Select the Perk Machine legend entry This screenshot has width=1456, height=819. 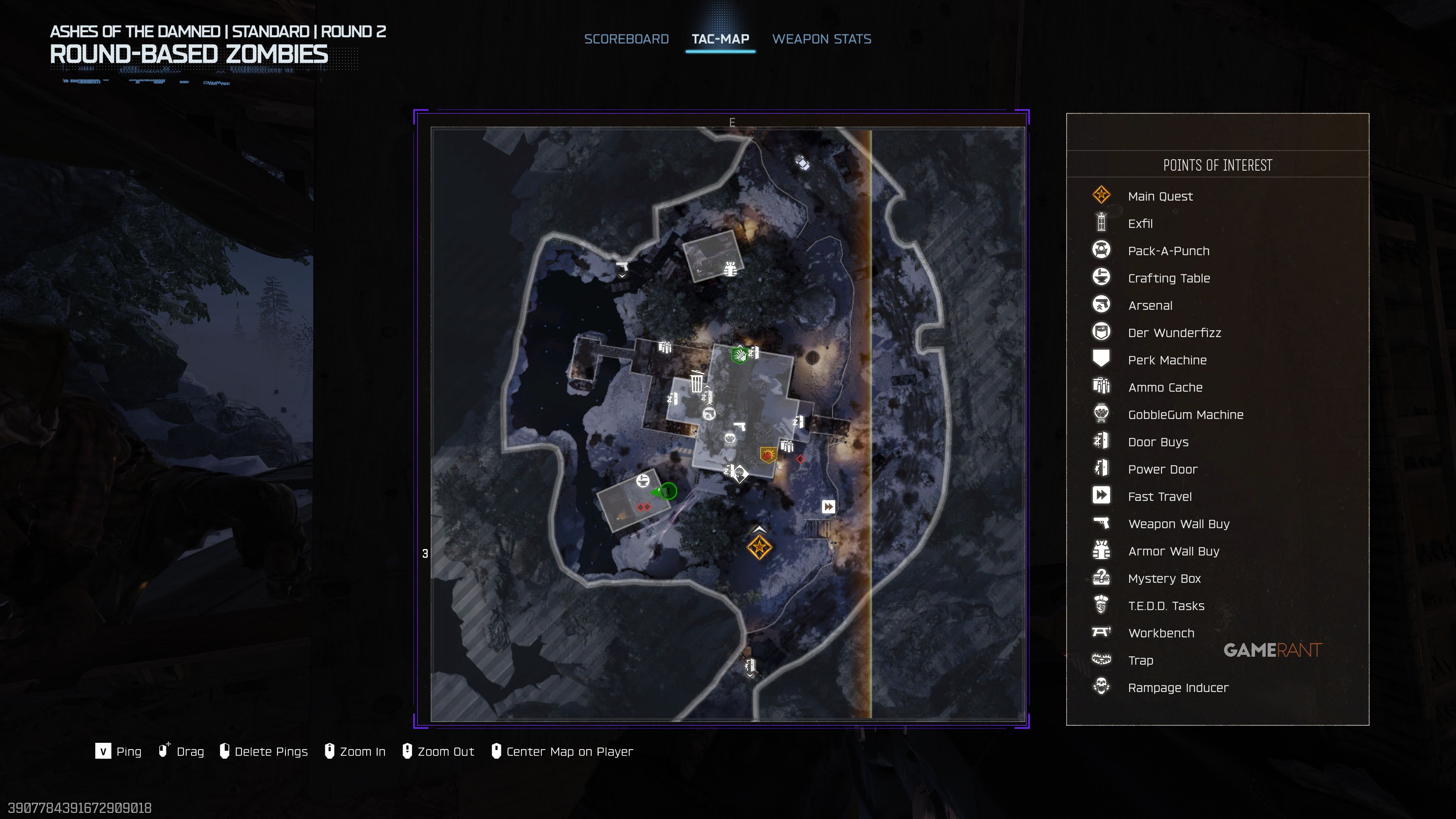(1167, 360)
